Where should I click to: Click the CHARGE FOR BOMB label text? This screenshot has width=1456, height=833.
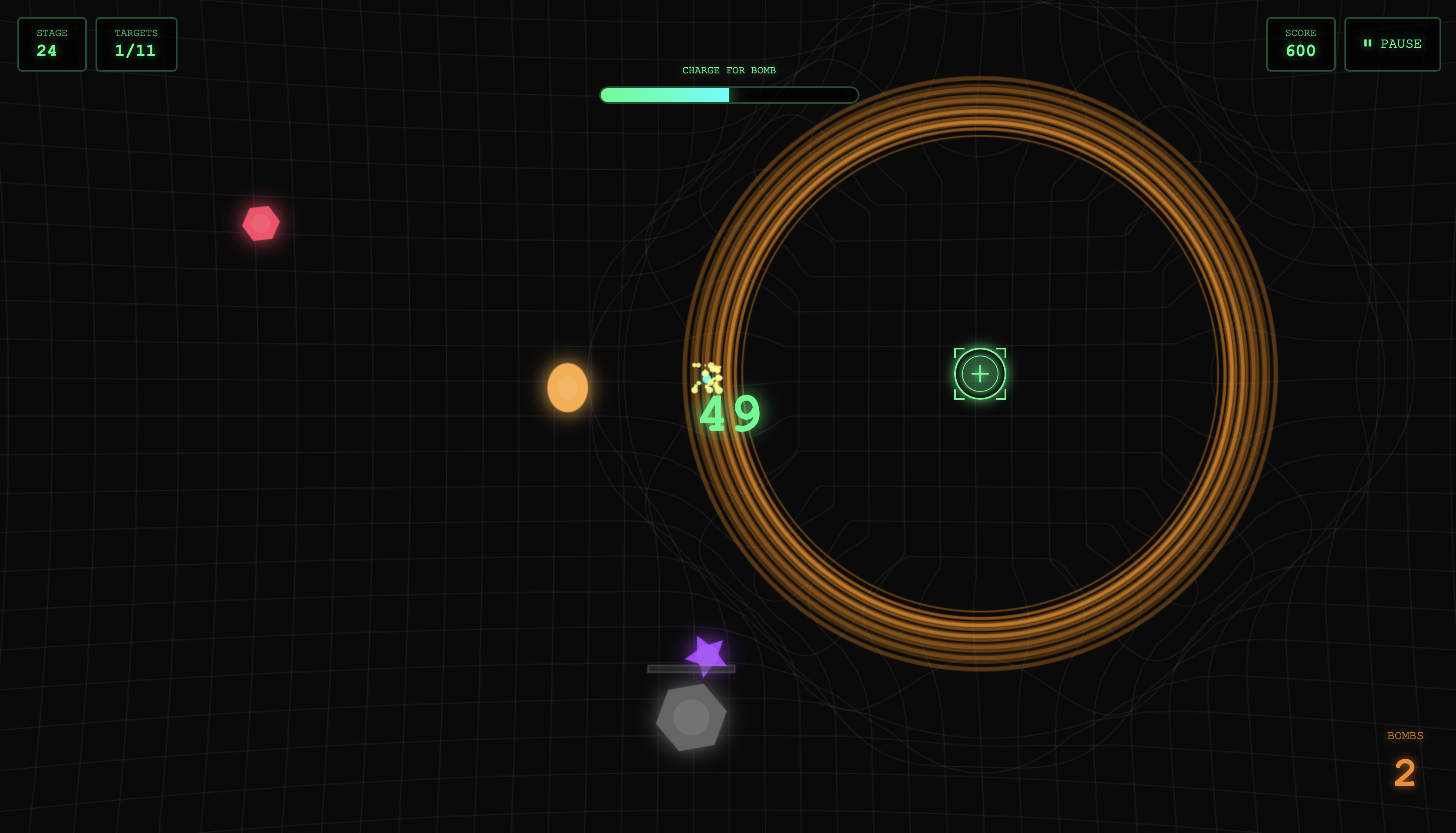pyautogui.click(x=729, y=70)
